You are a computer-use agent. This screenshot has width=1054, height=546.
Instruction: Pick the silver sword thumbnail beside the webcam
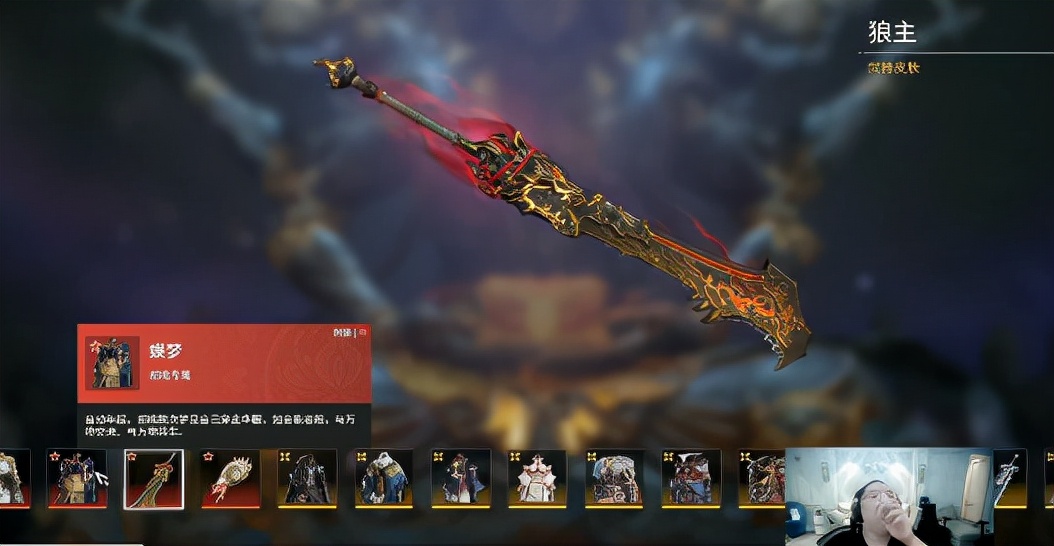pos(1010,477)
